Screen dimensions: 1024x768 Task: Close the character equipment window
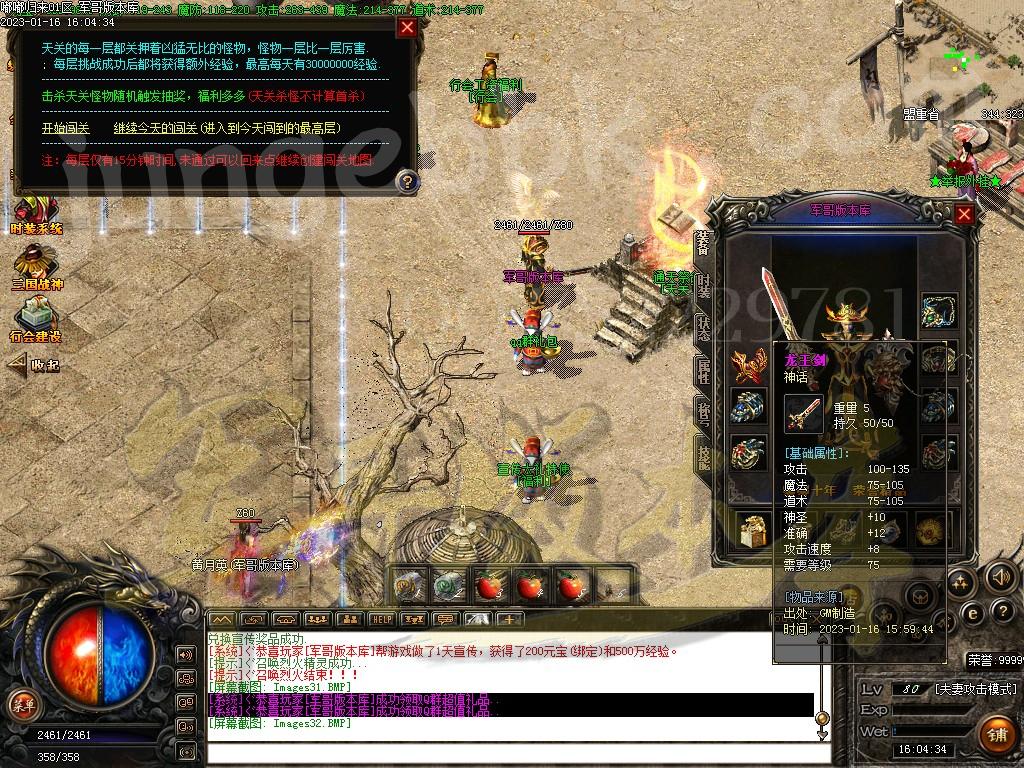(x=964, y=213)
